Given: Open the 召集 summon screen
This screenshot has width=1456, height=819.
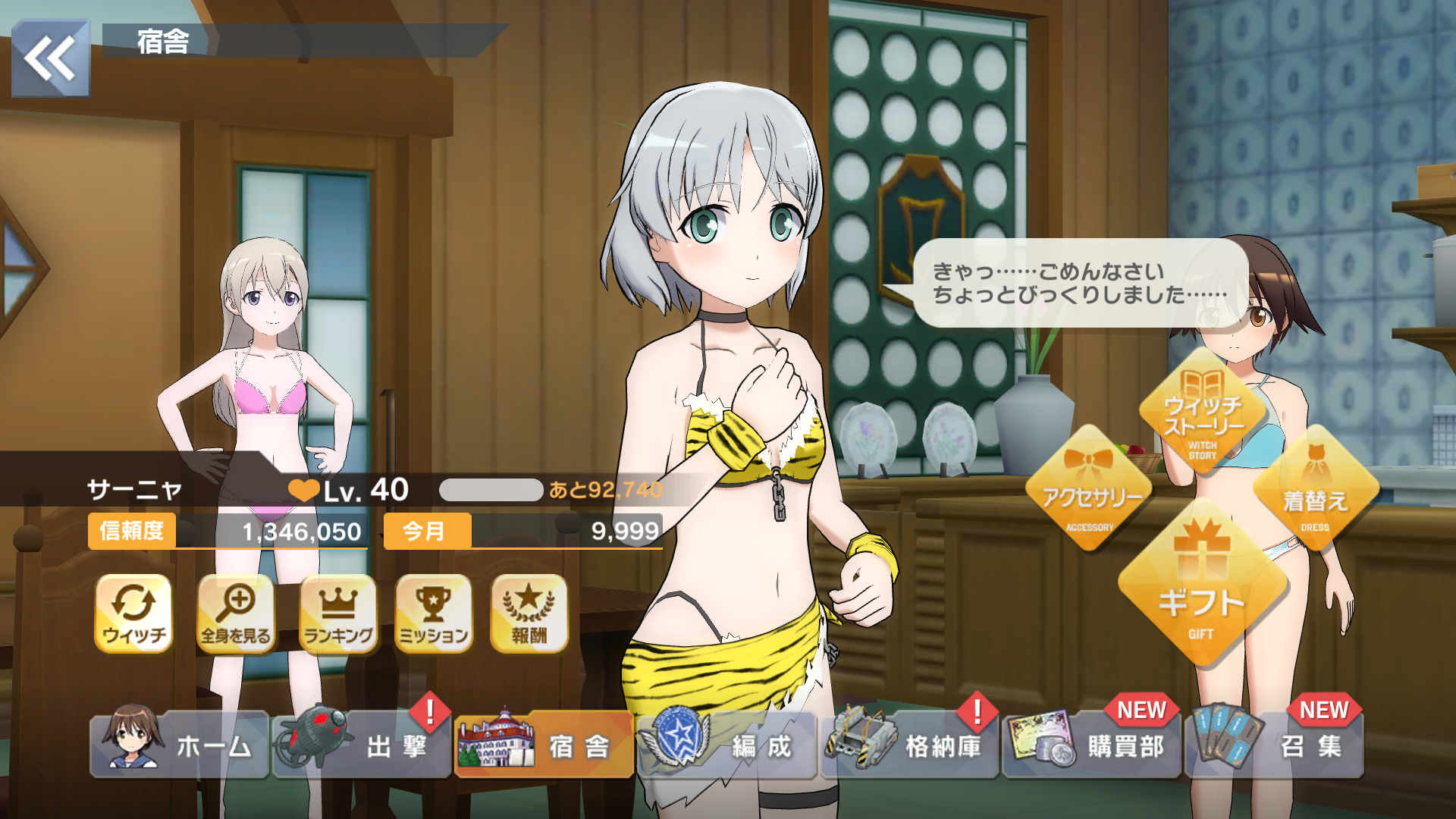Looking at the screenshot, I should [1275, 745].
